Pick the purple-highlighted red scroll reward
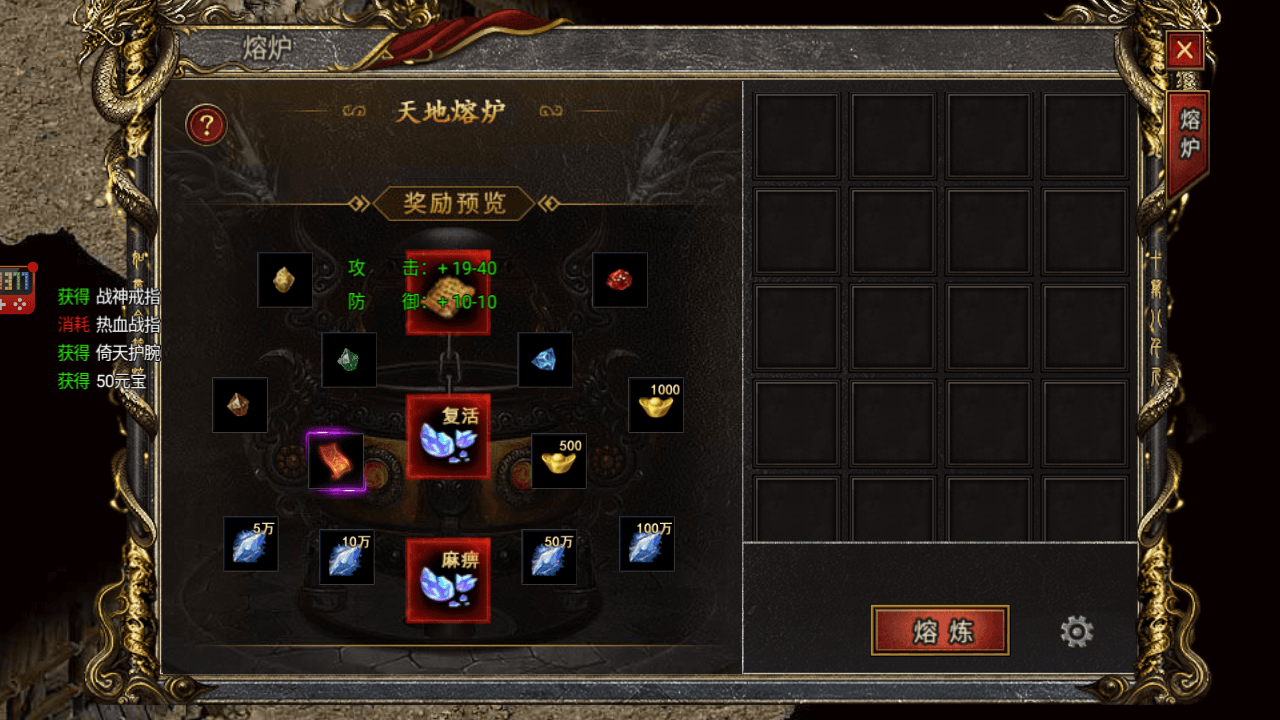This screenshot has height=720, width=1280. pyautogui.click(x=336, y=462)
